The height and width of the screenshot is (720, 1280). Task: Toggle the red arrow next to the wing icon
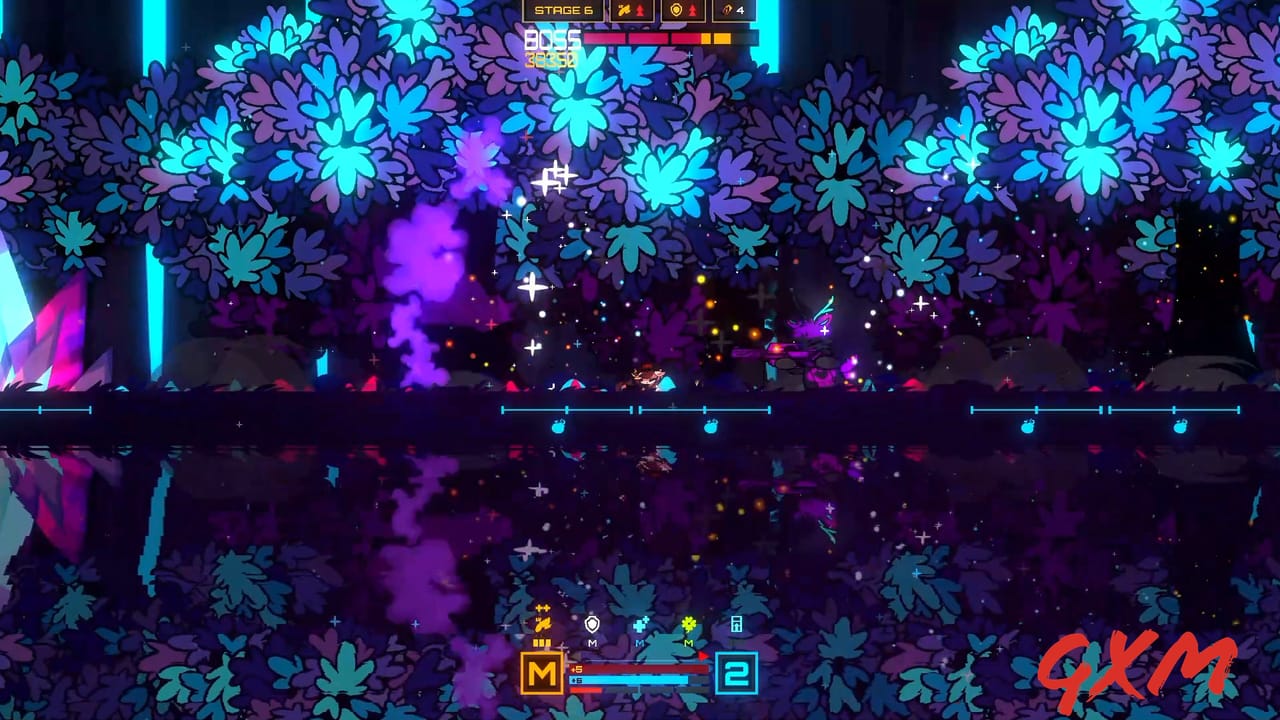(x=640, y=10)
